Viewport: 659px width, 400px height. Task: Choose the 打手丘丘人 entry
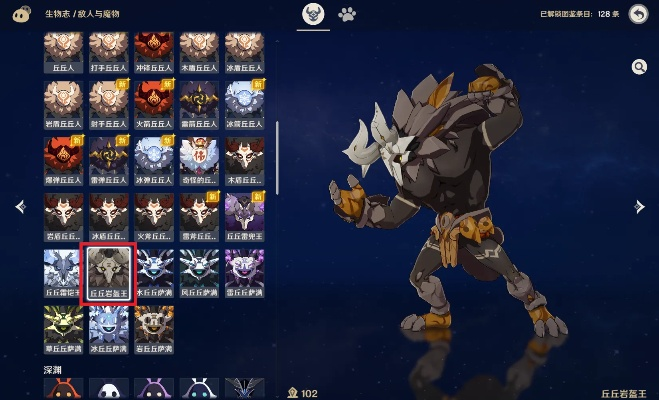pyautogui.click(x=109, y=51)
